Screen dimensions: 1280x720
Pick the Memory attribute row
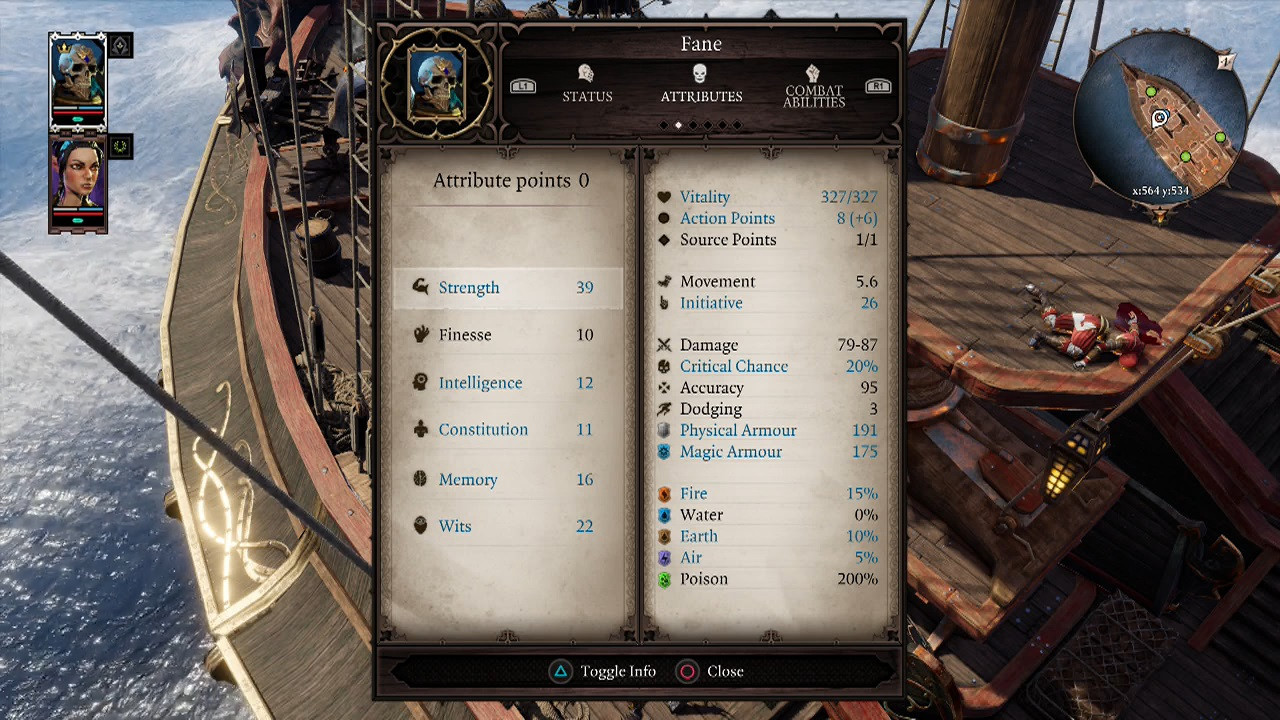(508, 480)
